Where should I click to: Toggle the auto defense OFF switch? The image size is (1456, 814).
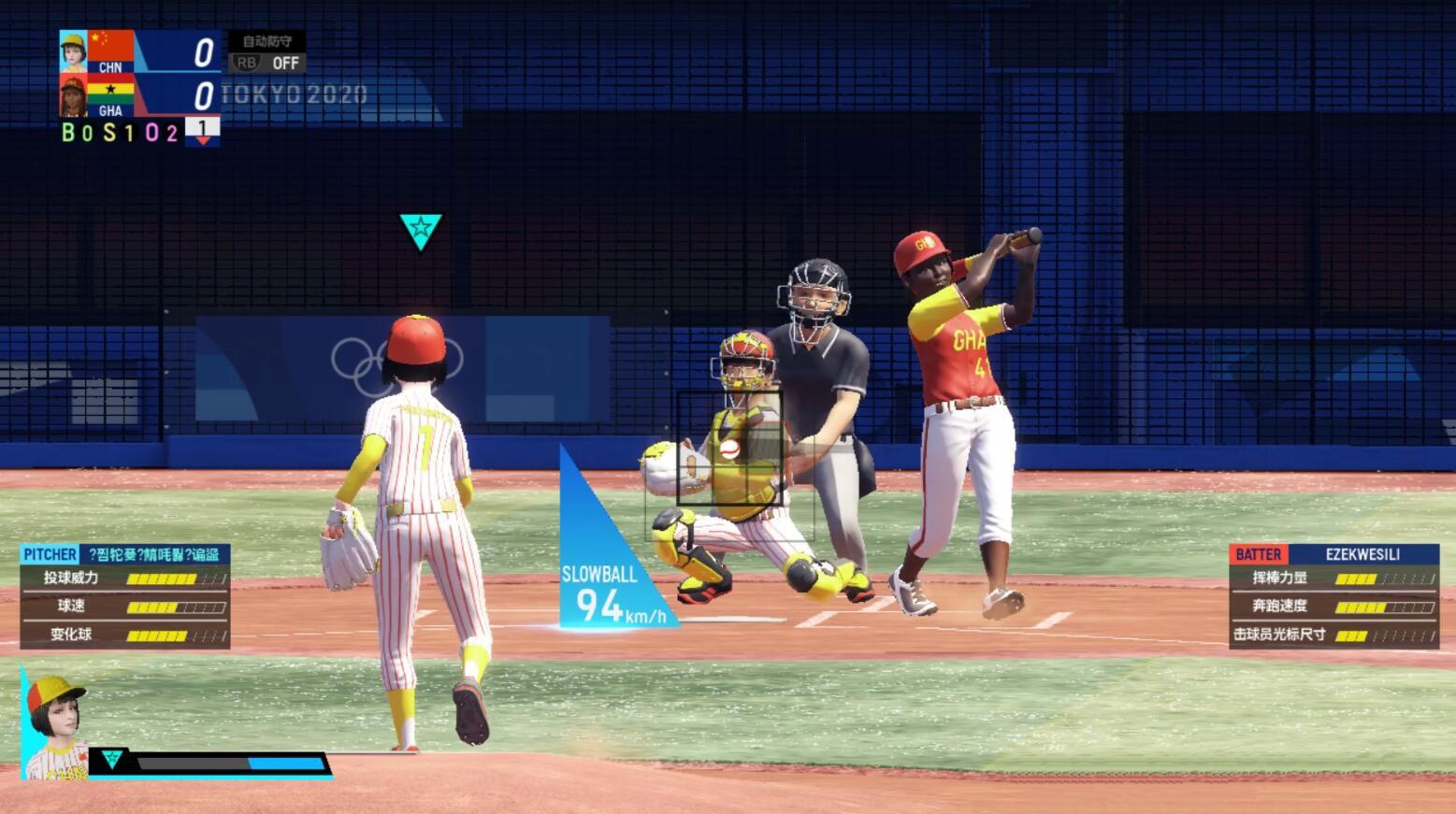267,63
